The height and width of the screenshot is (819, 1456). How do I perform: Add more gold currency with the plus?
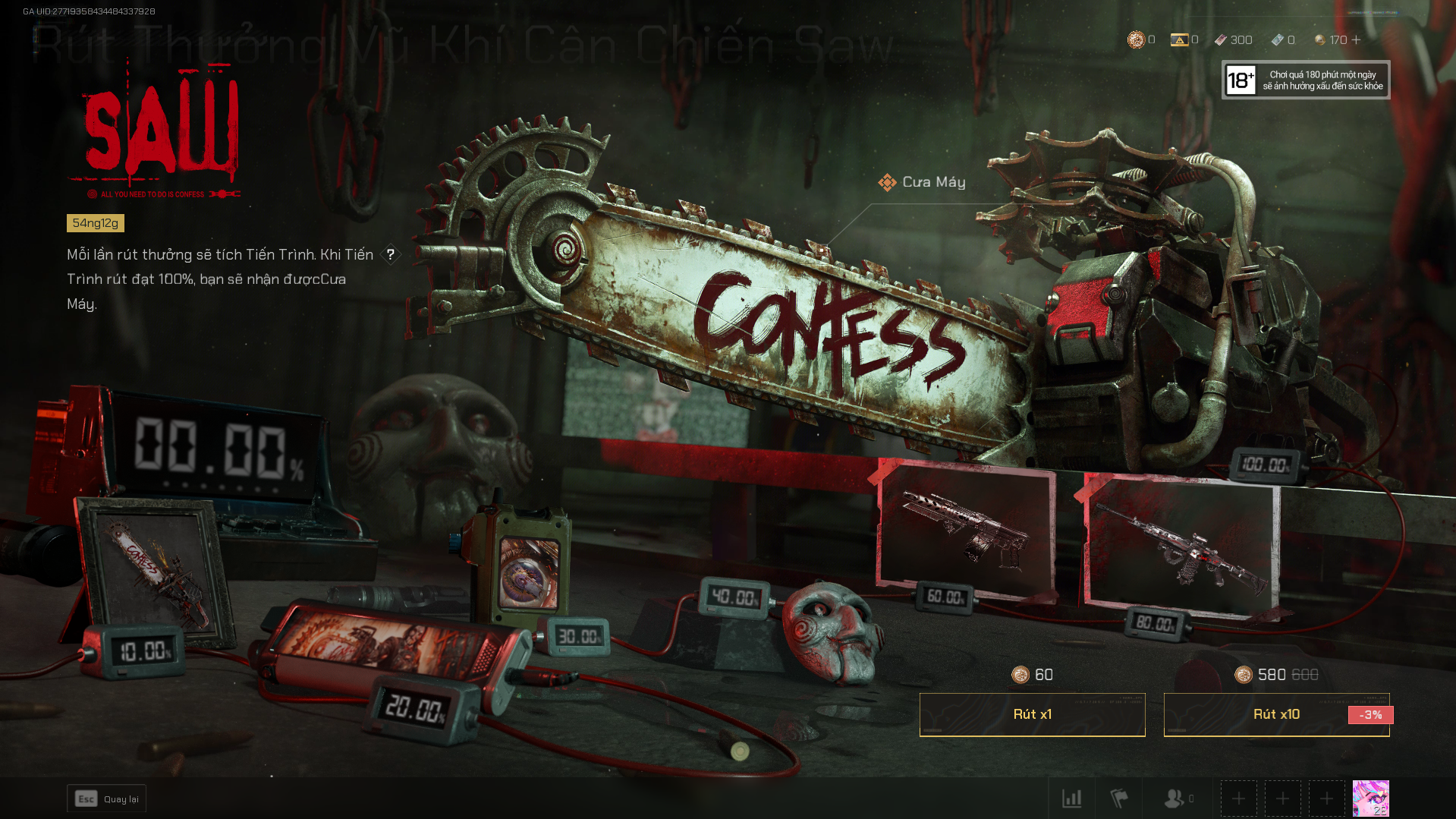1357,39
